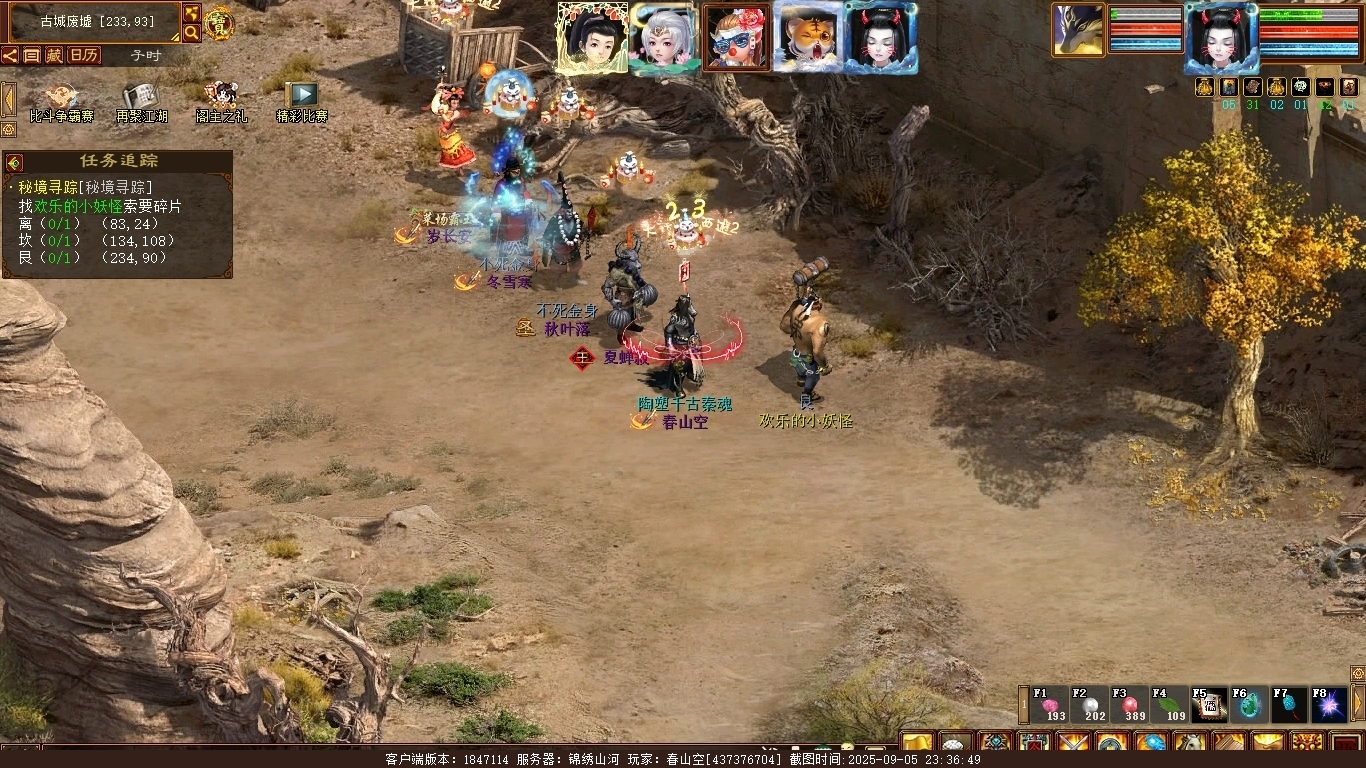
Task: Open the 日历 calendar button
Action: [x=83, y=55]
